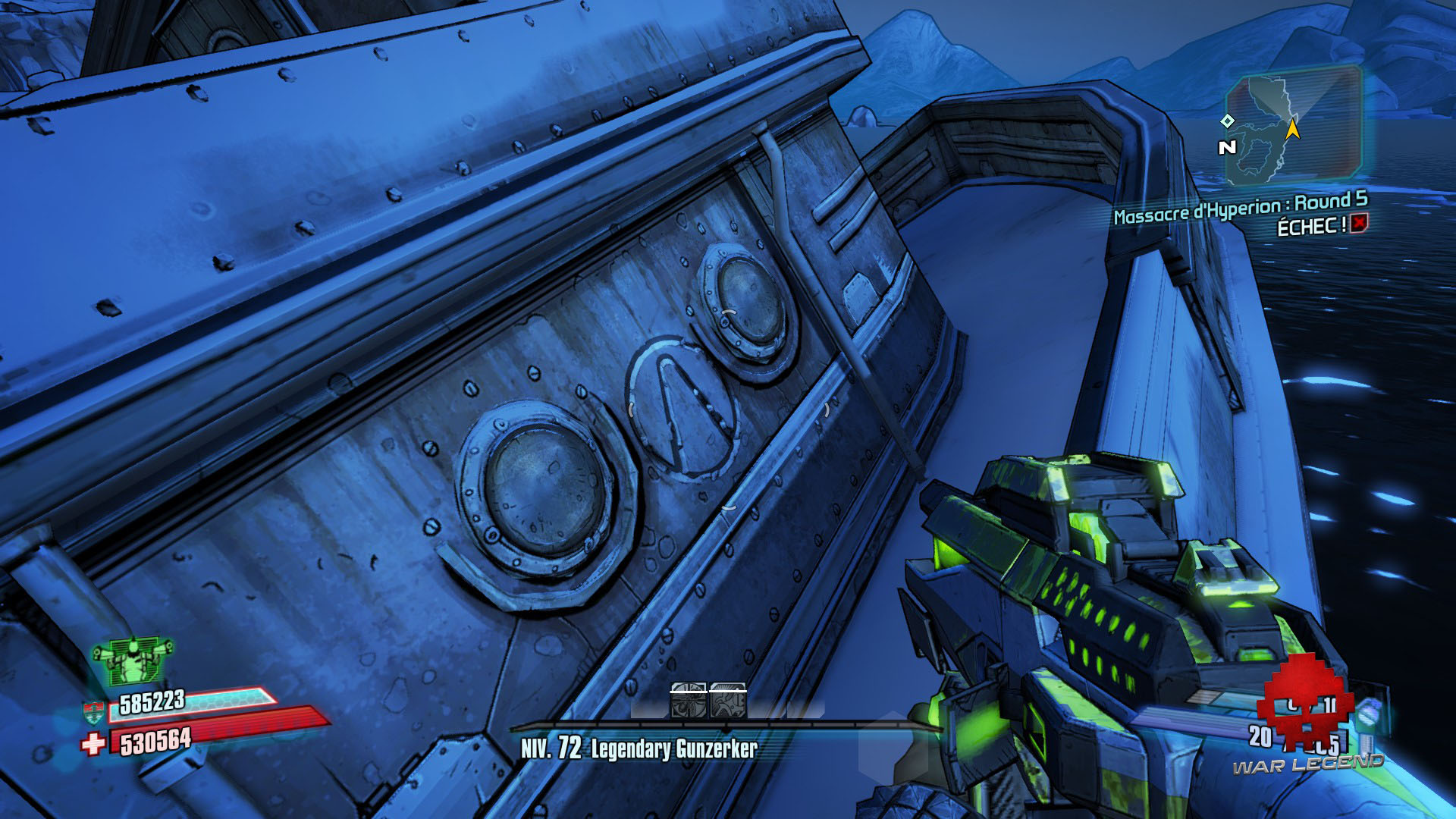Click the red cross health icon

[93, 742]
